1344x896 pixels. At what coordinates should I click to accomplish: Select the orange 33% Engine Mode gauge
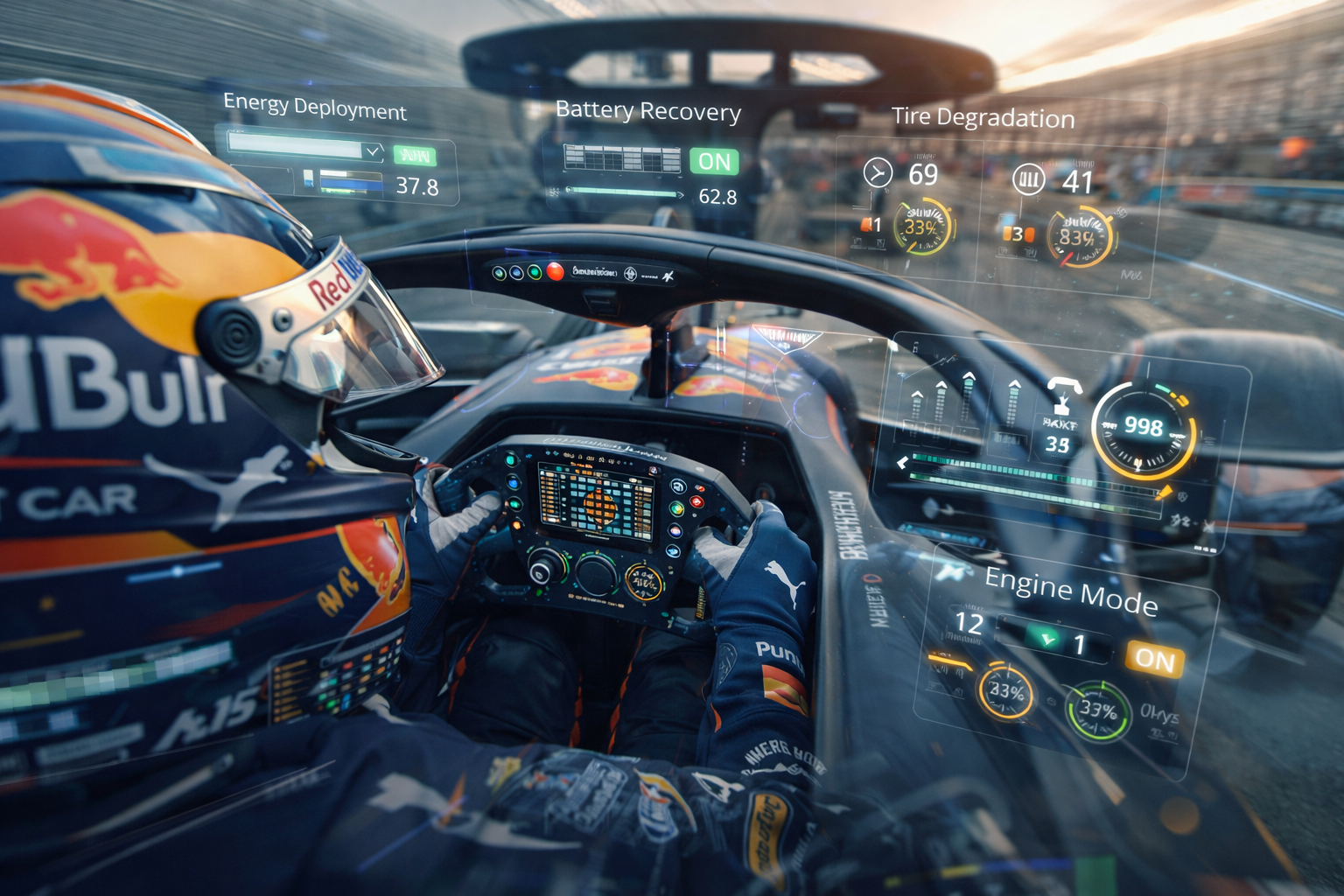[x=1005, y=692]
